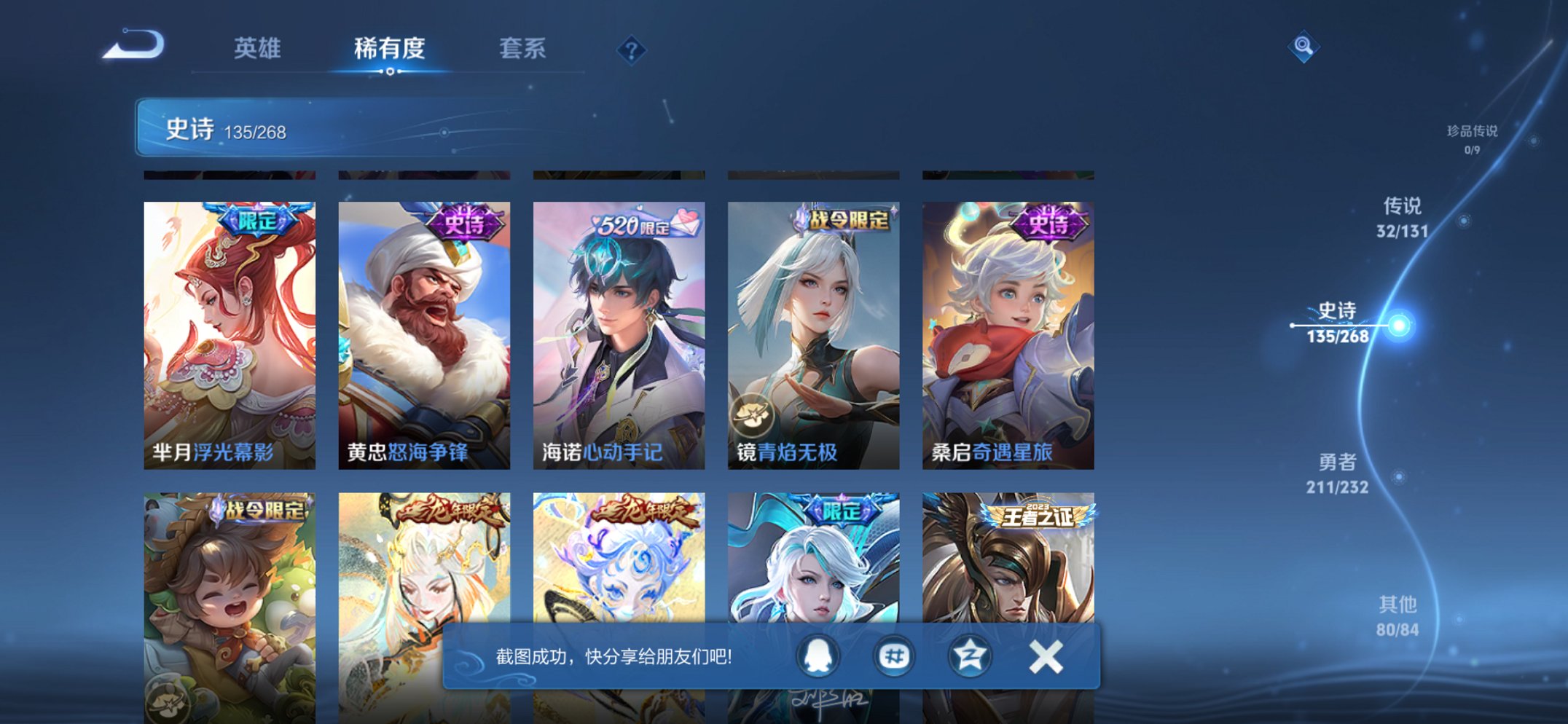
Task: Open the search function top-right
Action: point(1305,46)
